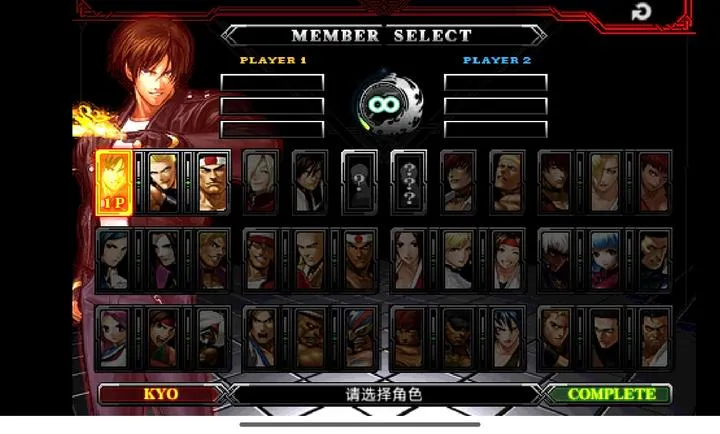720x434 pixels.
Task: Select the single question mark mystery tile
Action: click(359, 181)
